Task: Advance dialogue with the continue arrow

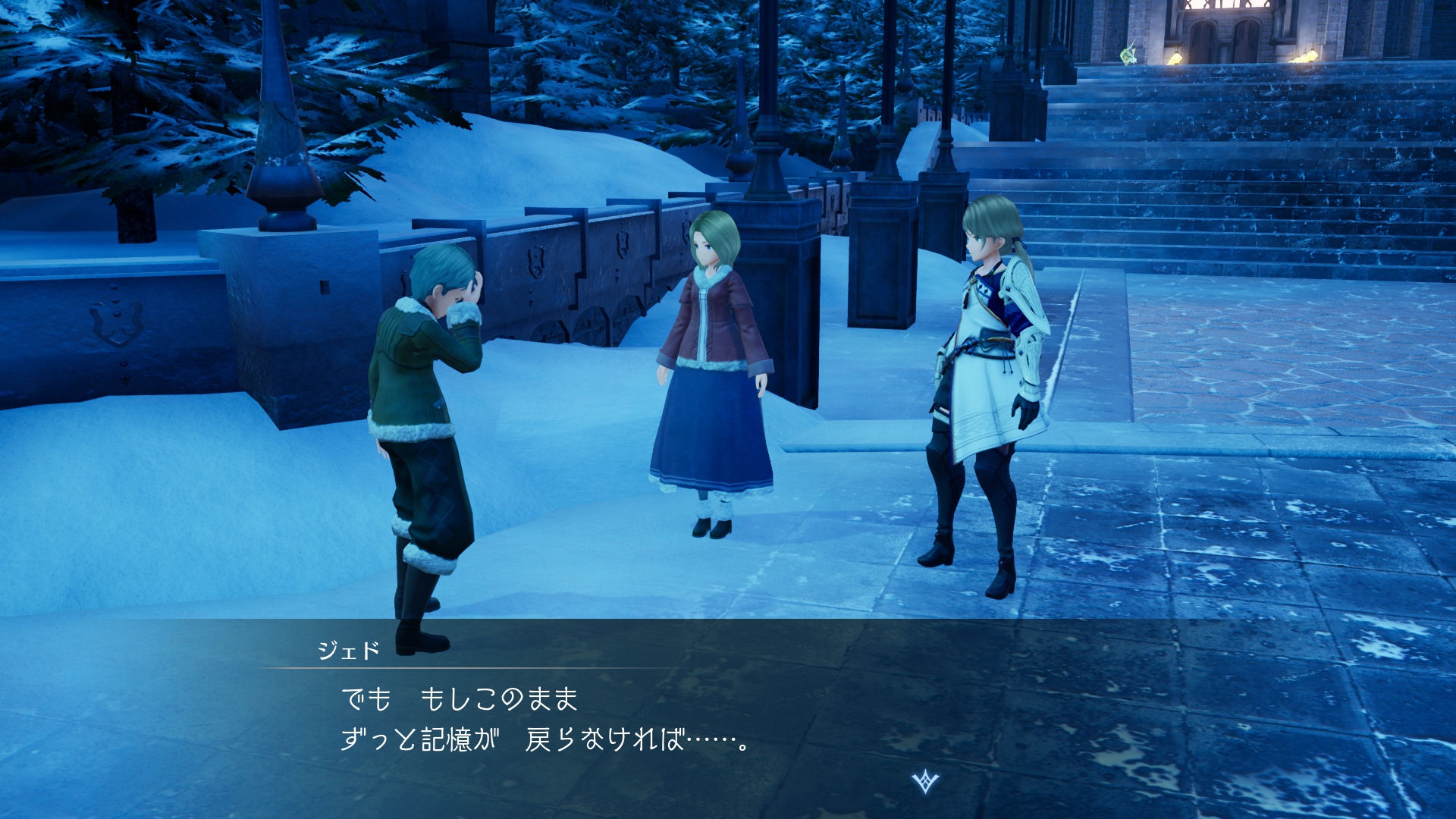Action: (x=925, y=781)
